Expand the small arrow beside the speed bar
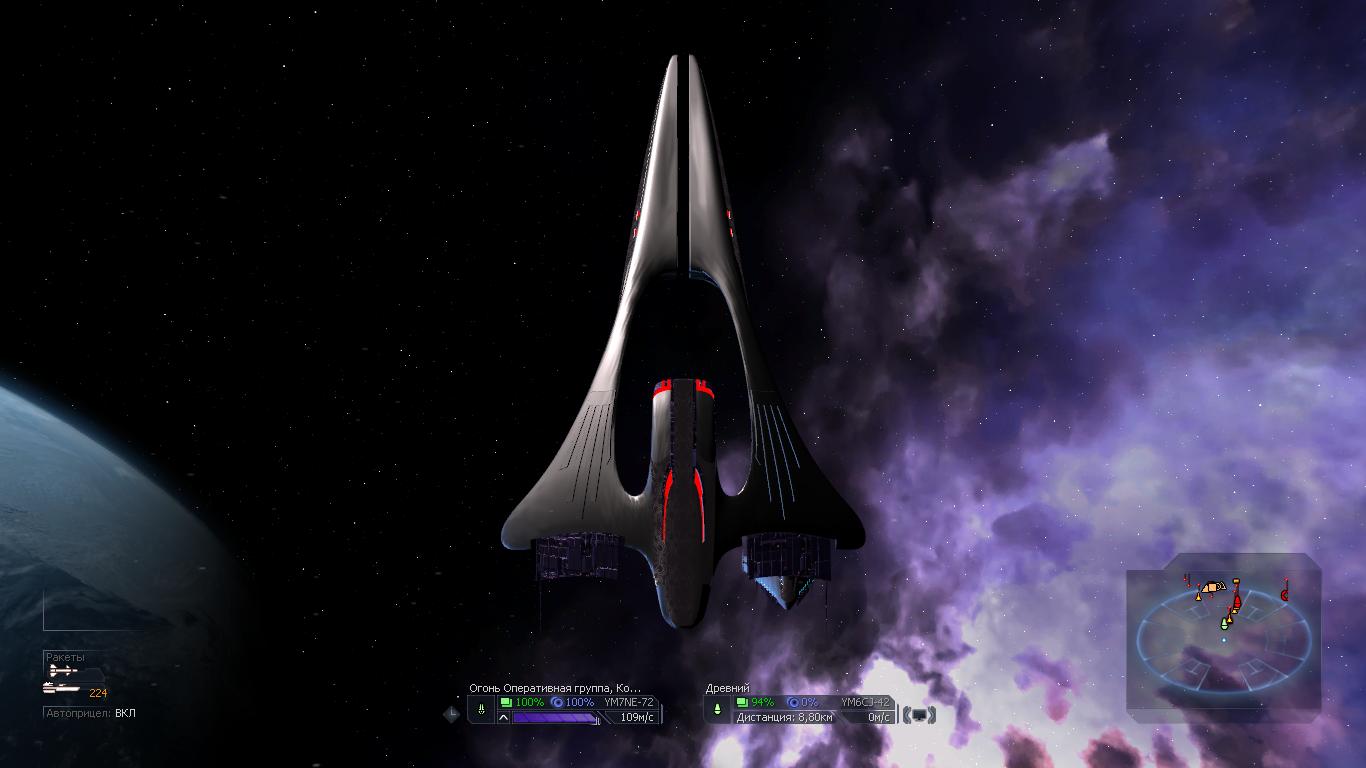The height and width of the screenshot is (768, 1366). (x=503, y=717)
